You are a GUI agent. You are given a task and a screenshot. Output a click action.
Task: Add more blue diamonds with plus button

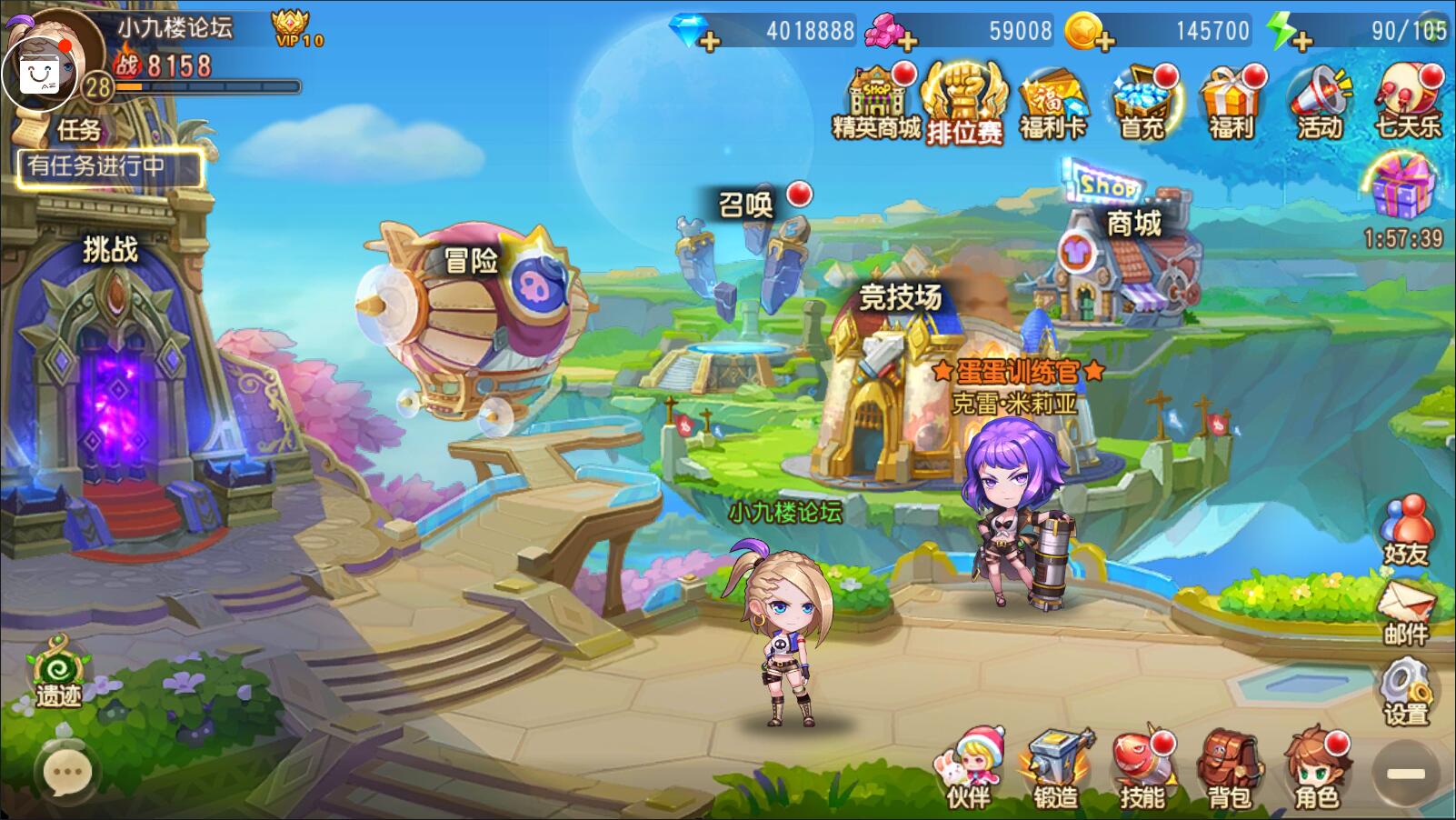pos(710,41)
